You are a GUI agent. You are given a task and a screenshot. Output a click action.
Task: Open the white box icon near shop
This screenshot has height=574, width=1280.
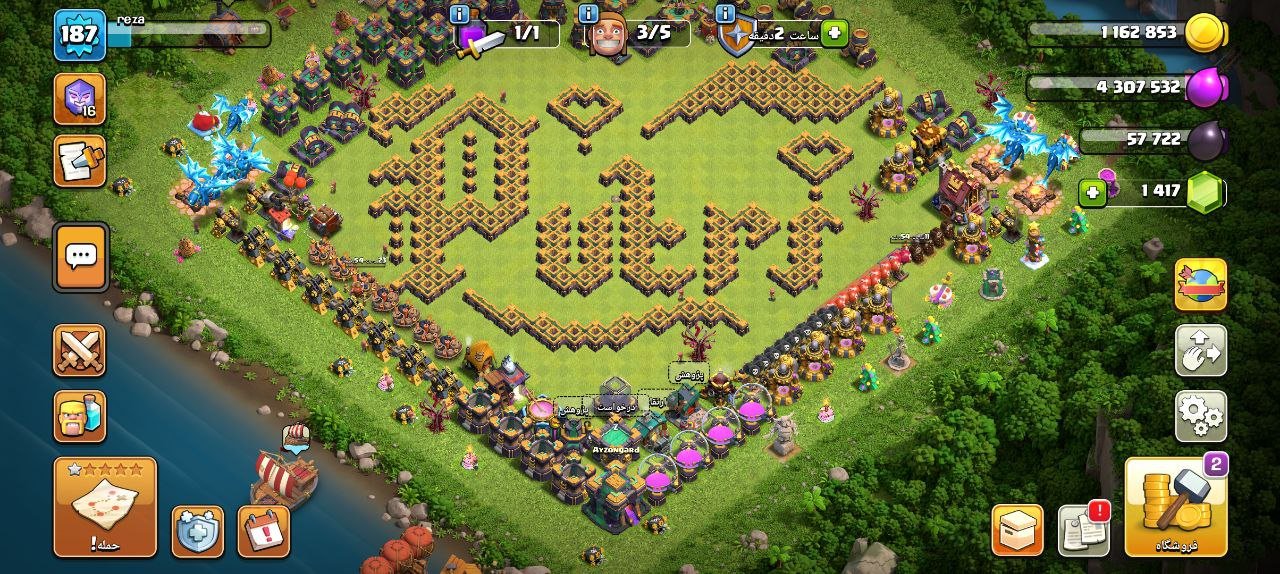tap(1017, 530)
